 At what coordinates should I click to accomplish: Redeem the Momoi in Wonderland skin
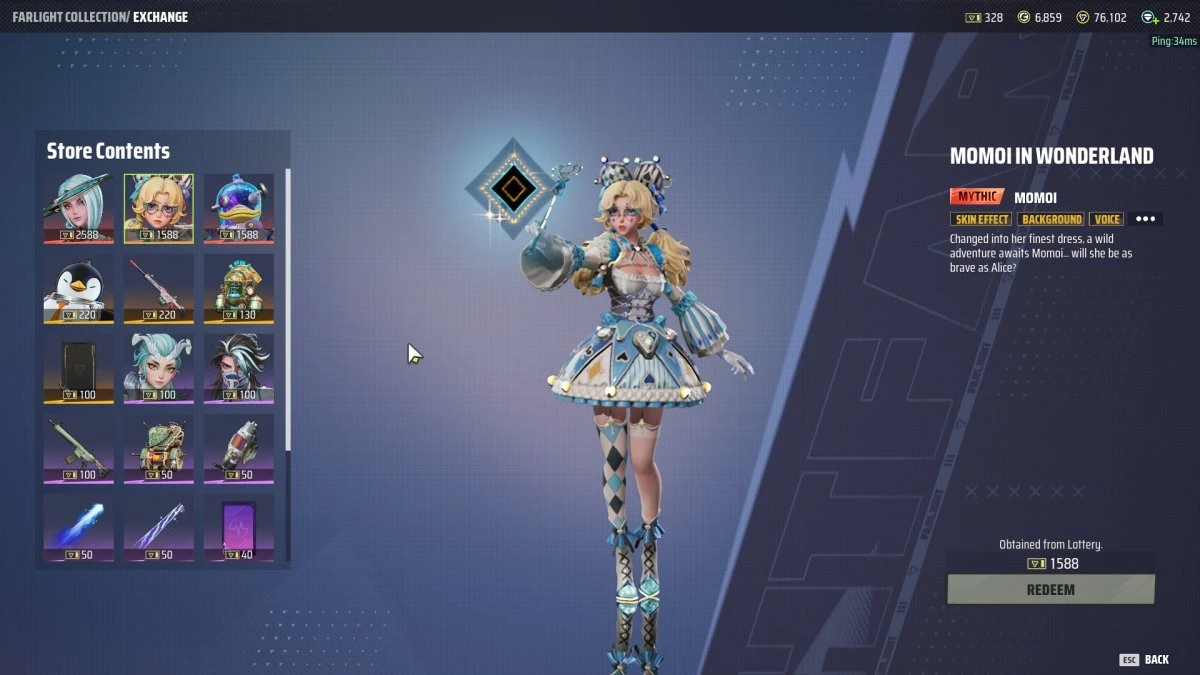coord(1050,590)
